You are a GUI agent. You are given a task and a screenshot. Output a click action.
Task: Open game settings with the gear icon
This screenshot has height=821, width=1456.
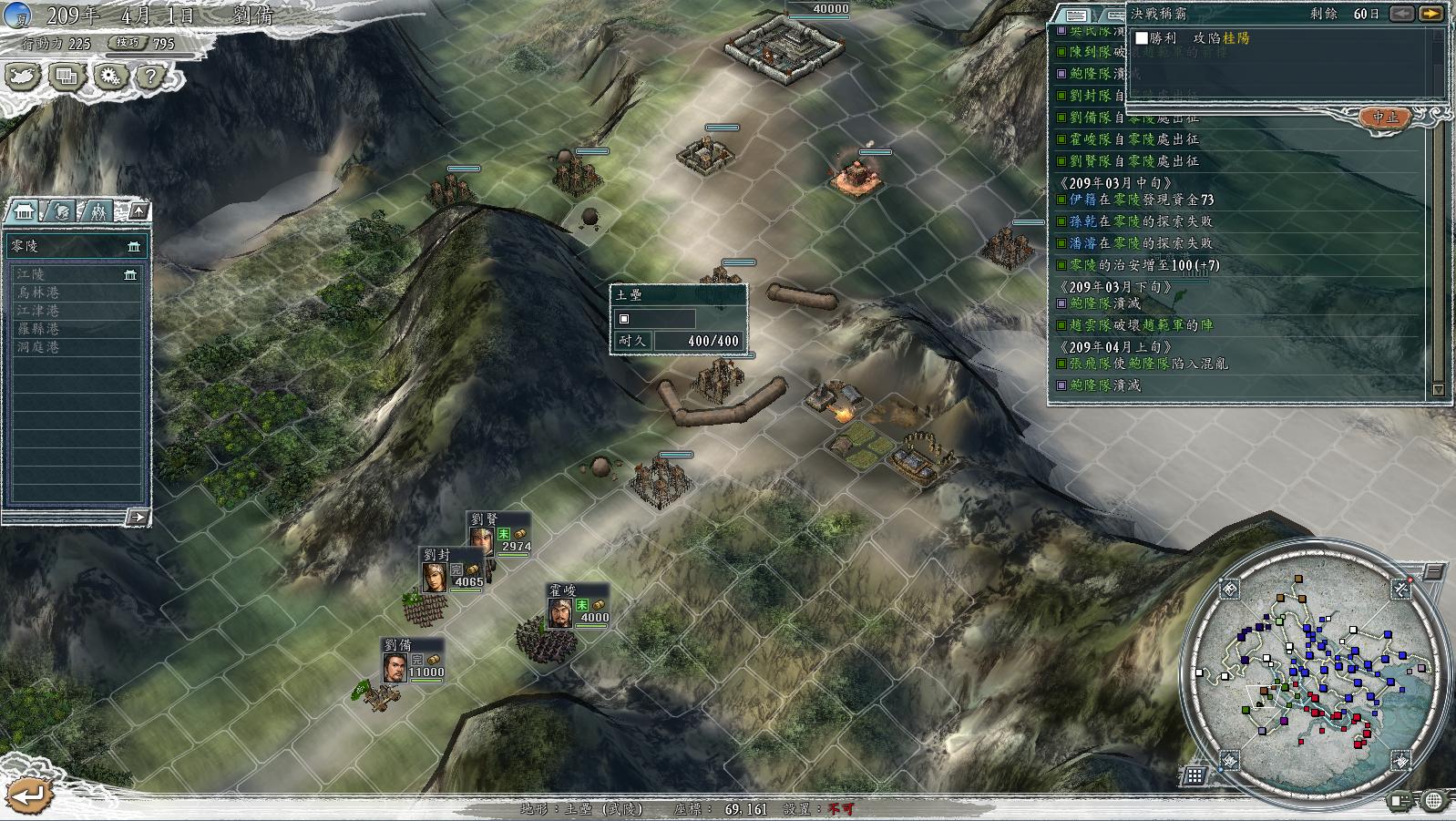pyautogui.click(x=109, y=77)
